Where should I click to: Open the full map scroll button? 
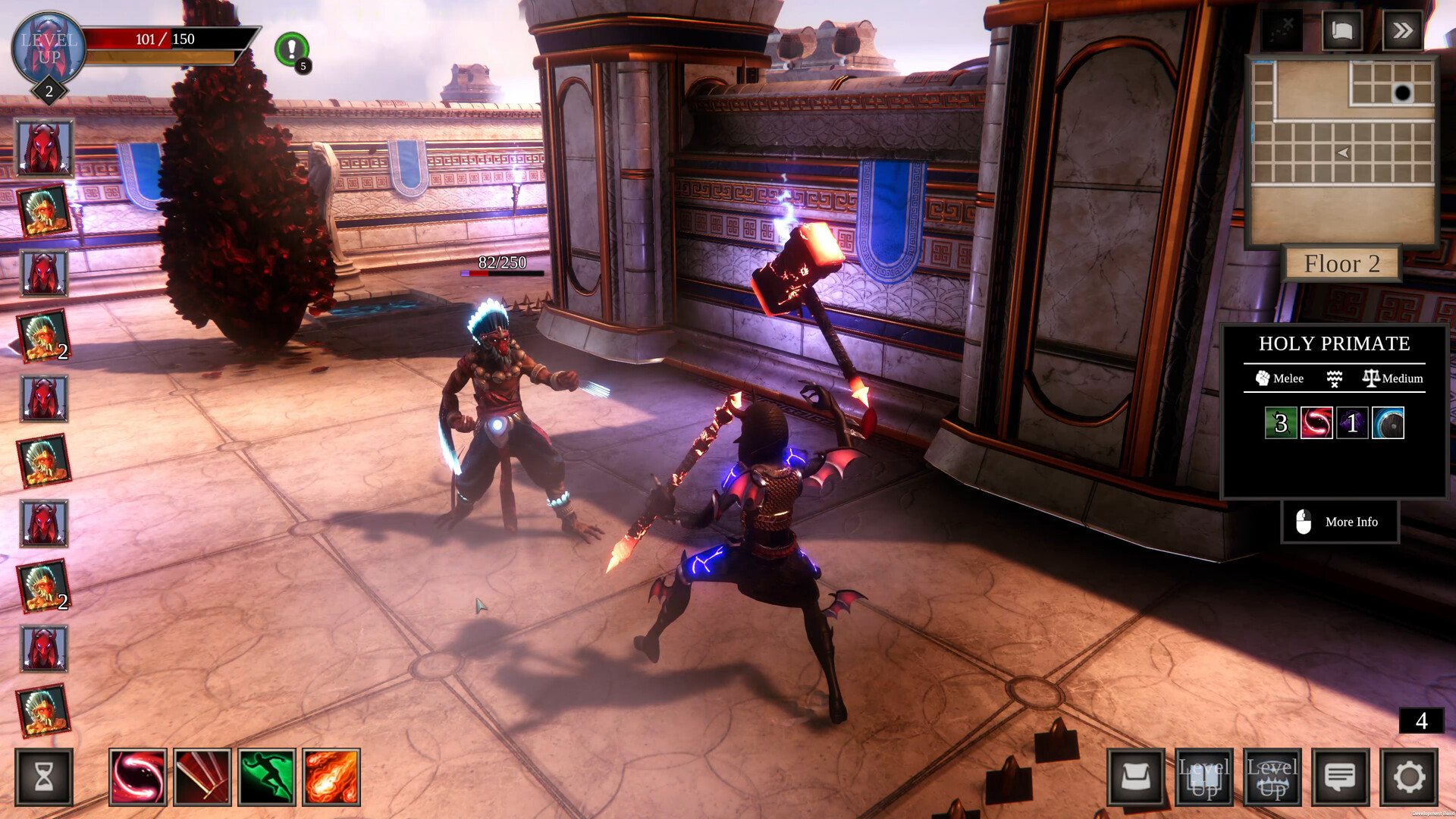[x=1341, y=30]
